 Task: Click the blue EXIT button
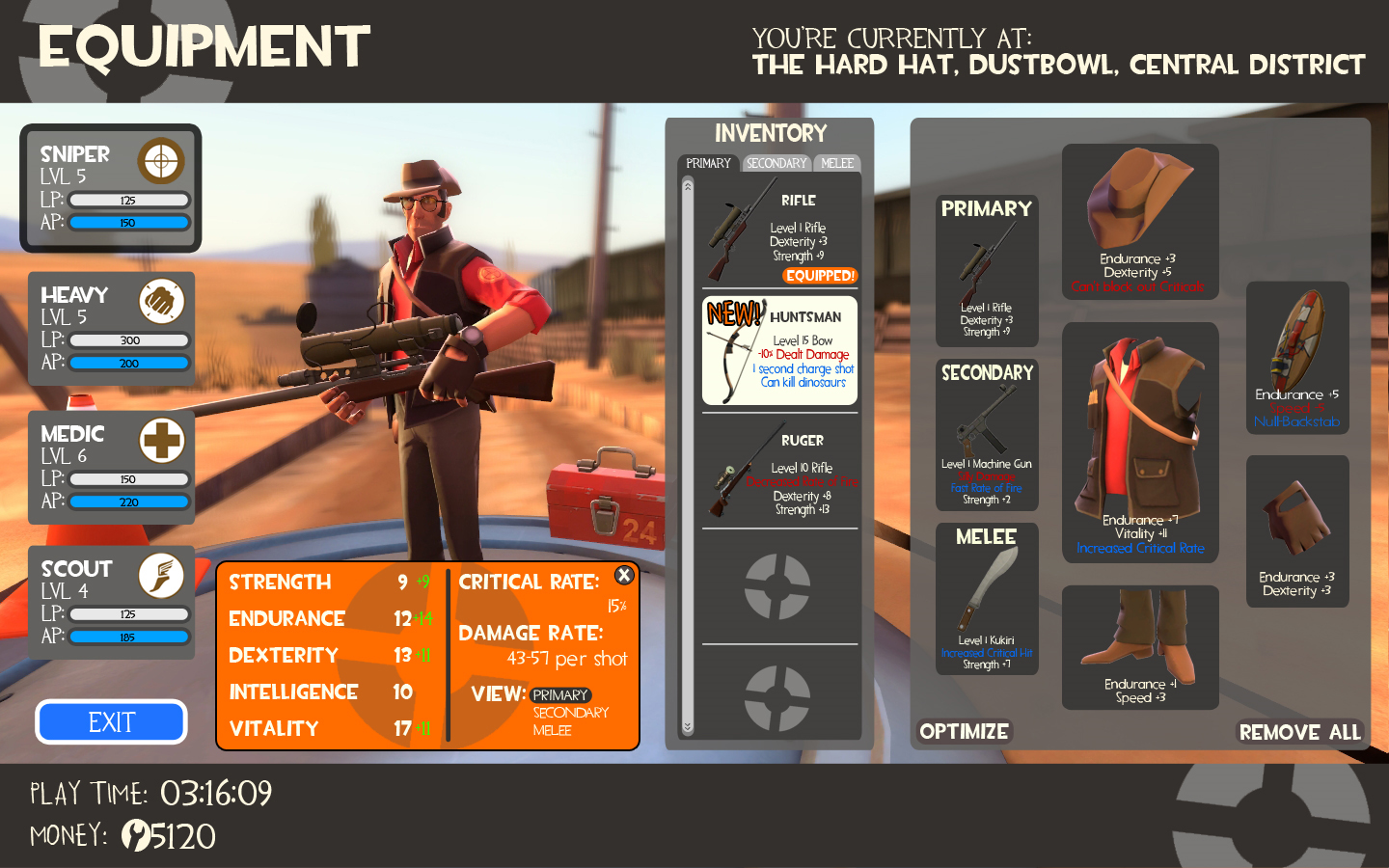point(111,722)
